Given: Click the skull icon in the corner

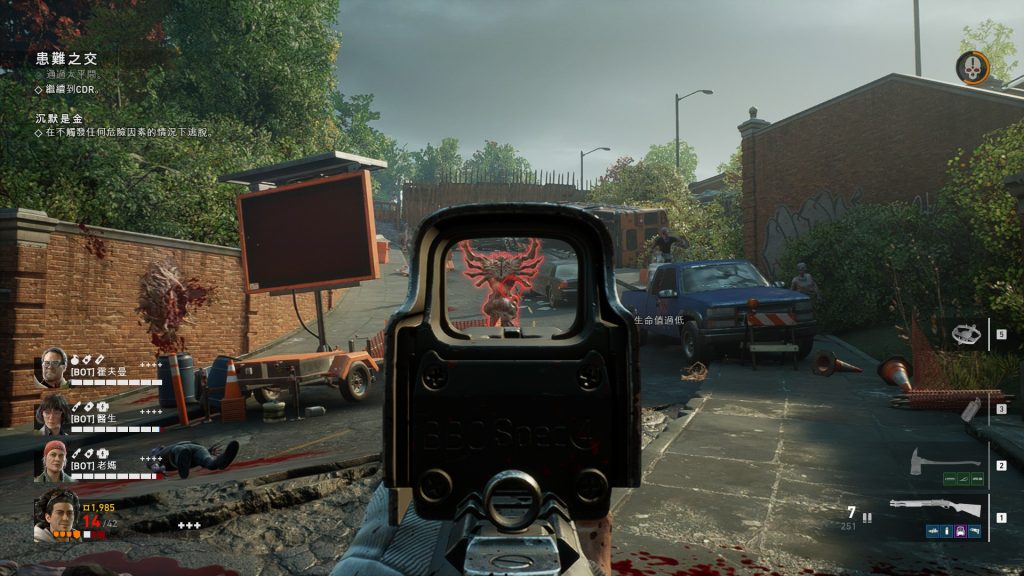Looking at the screenshot, I should point(971,68).
